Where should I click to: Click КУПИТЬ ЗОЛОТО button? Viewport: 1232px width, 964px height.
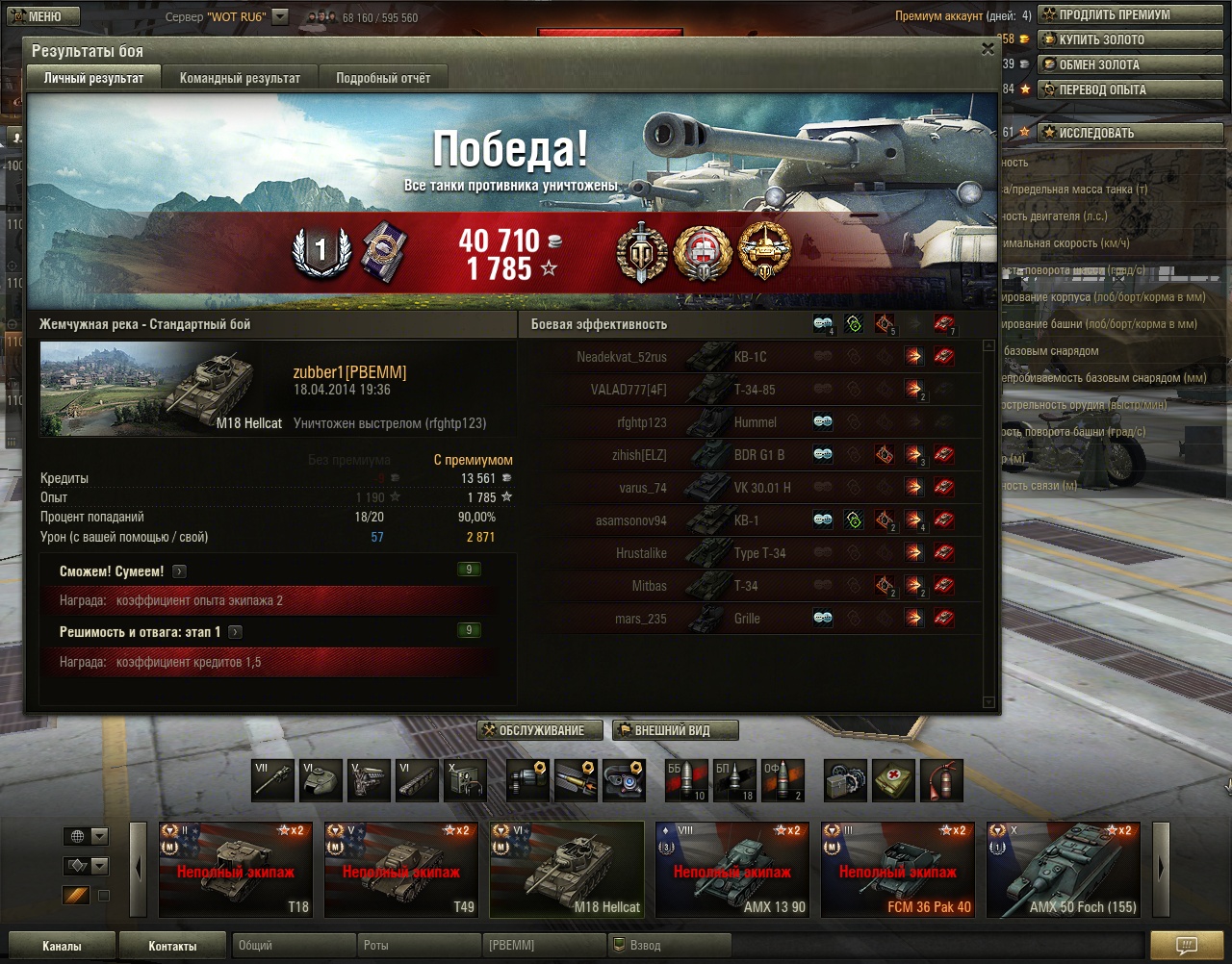[x=1129, y=39]
